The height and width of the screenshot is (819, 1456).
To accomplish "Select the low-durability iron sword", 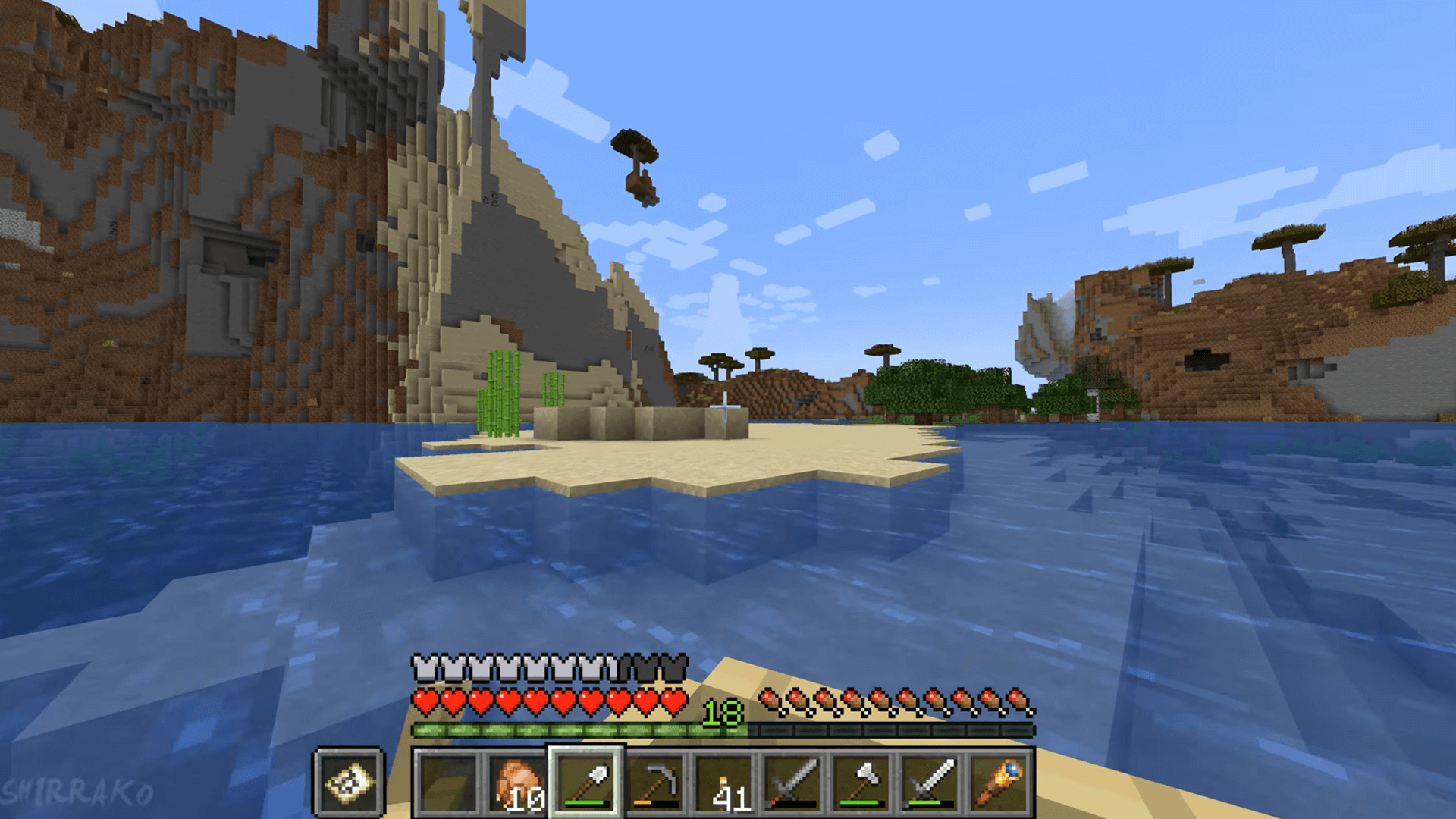I will (x=793, y=781).
